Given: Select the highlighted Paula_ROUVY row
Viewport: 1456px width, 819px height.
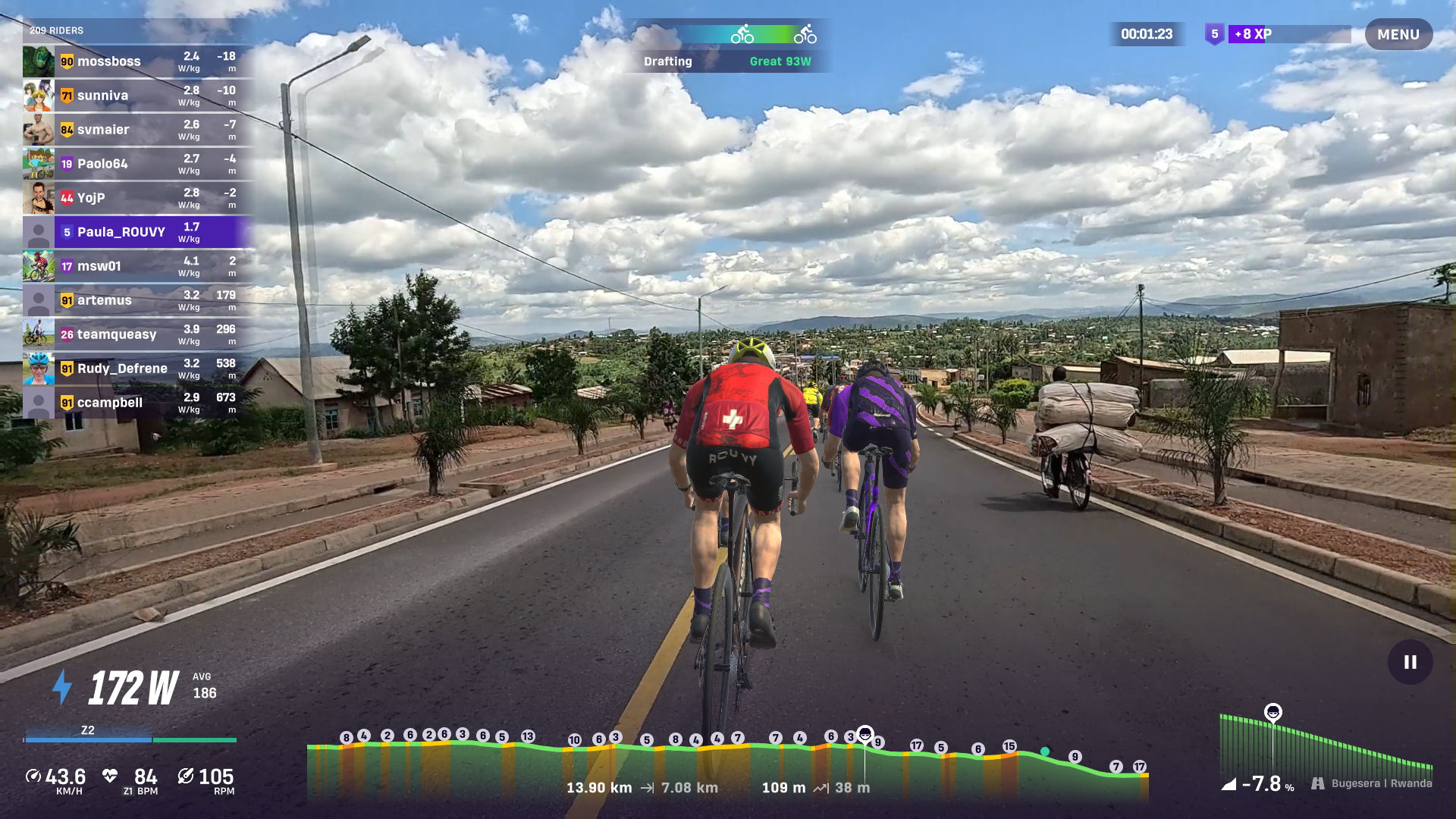Looking at the screenshot, I should (138, 232).
